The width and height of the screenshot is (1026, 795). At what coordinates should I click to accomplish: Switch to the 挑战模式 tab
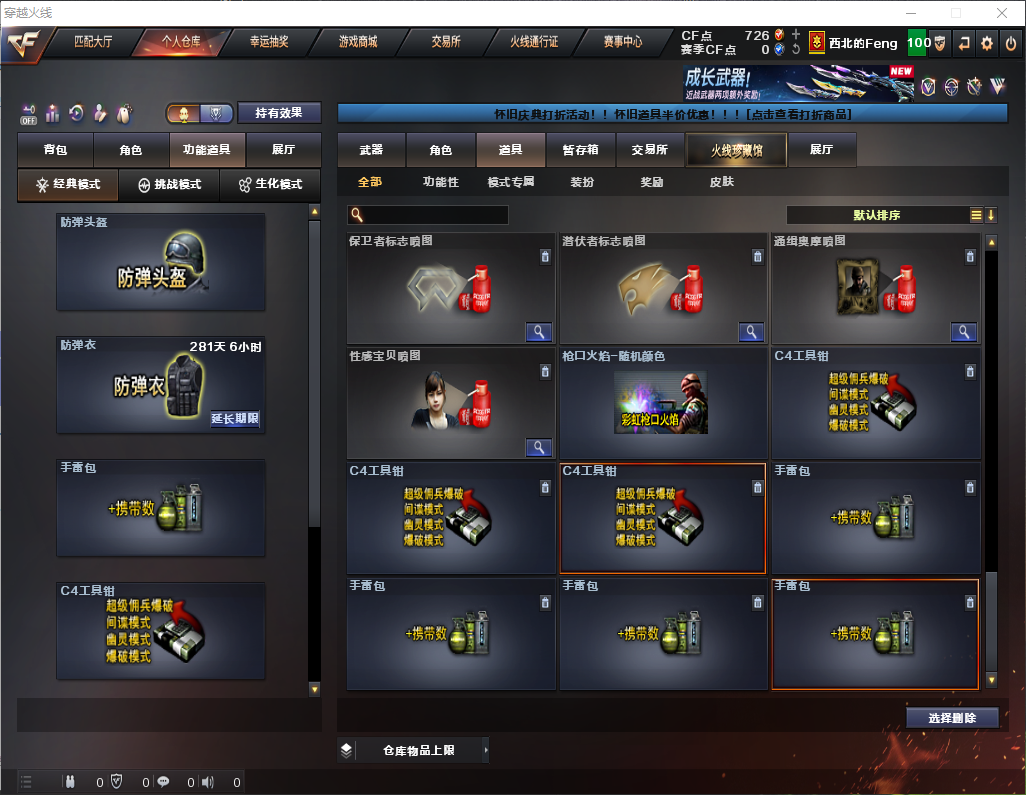click(170, 185)
